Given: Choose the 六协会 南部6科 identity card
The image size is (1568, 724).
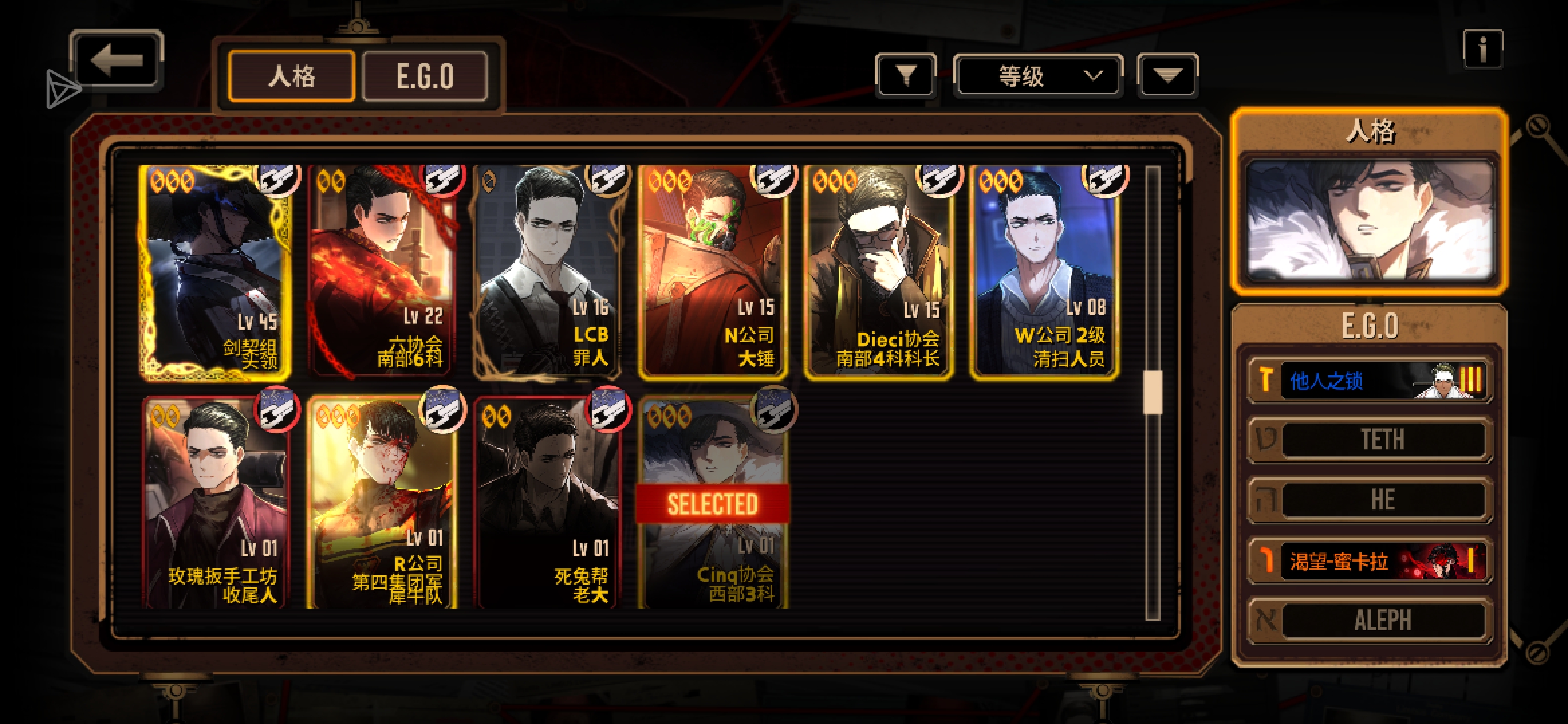Looking at the screenshot, I should click(382, 271).
